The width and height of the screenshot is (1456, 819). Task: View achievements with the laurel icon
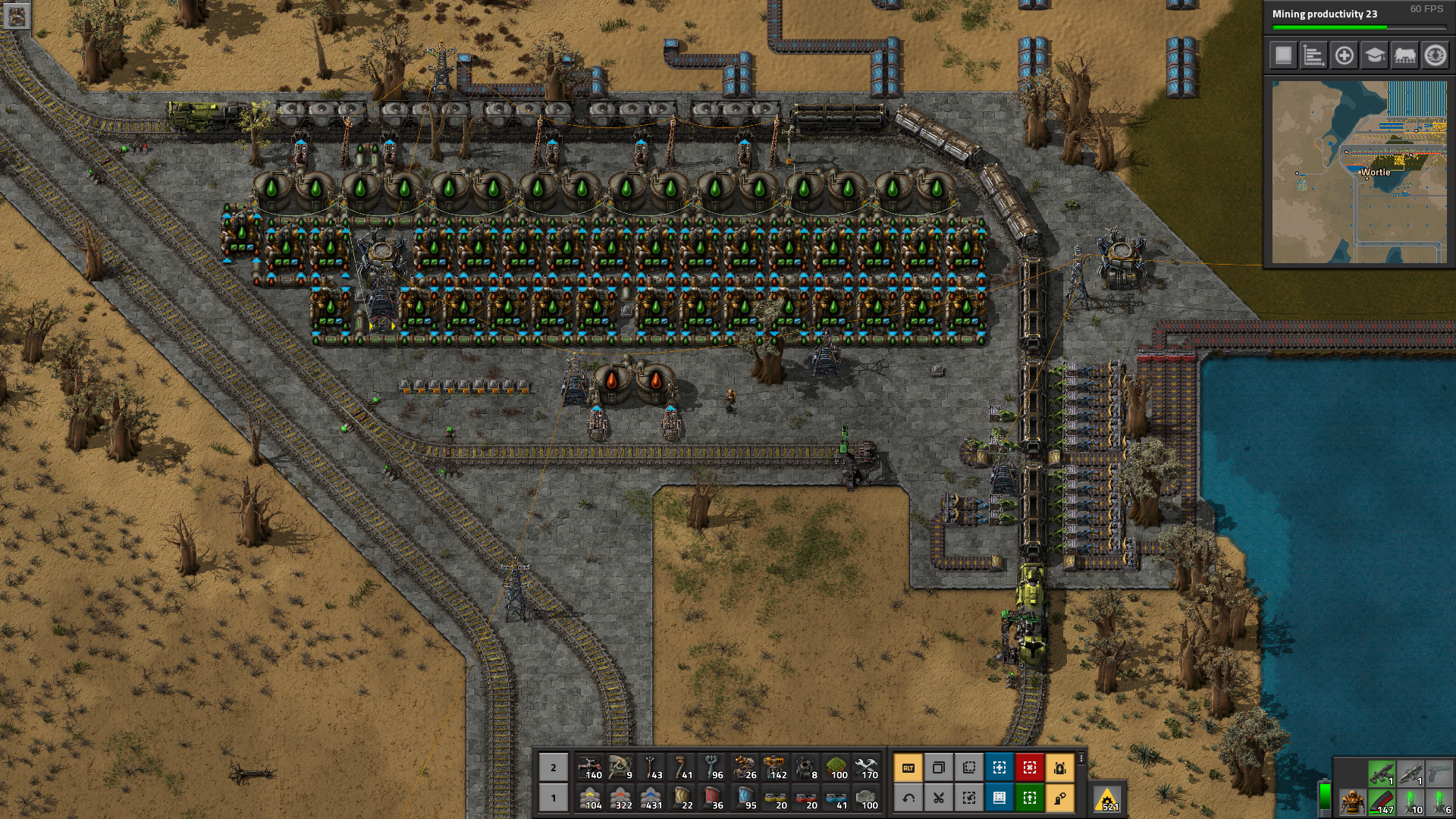click(x=1435, y=56)
